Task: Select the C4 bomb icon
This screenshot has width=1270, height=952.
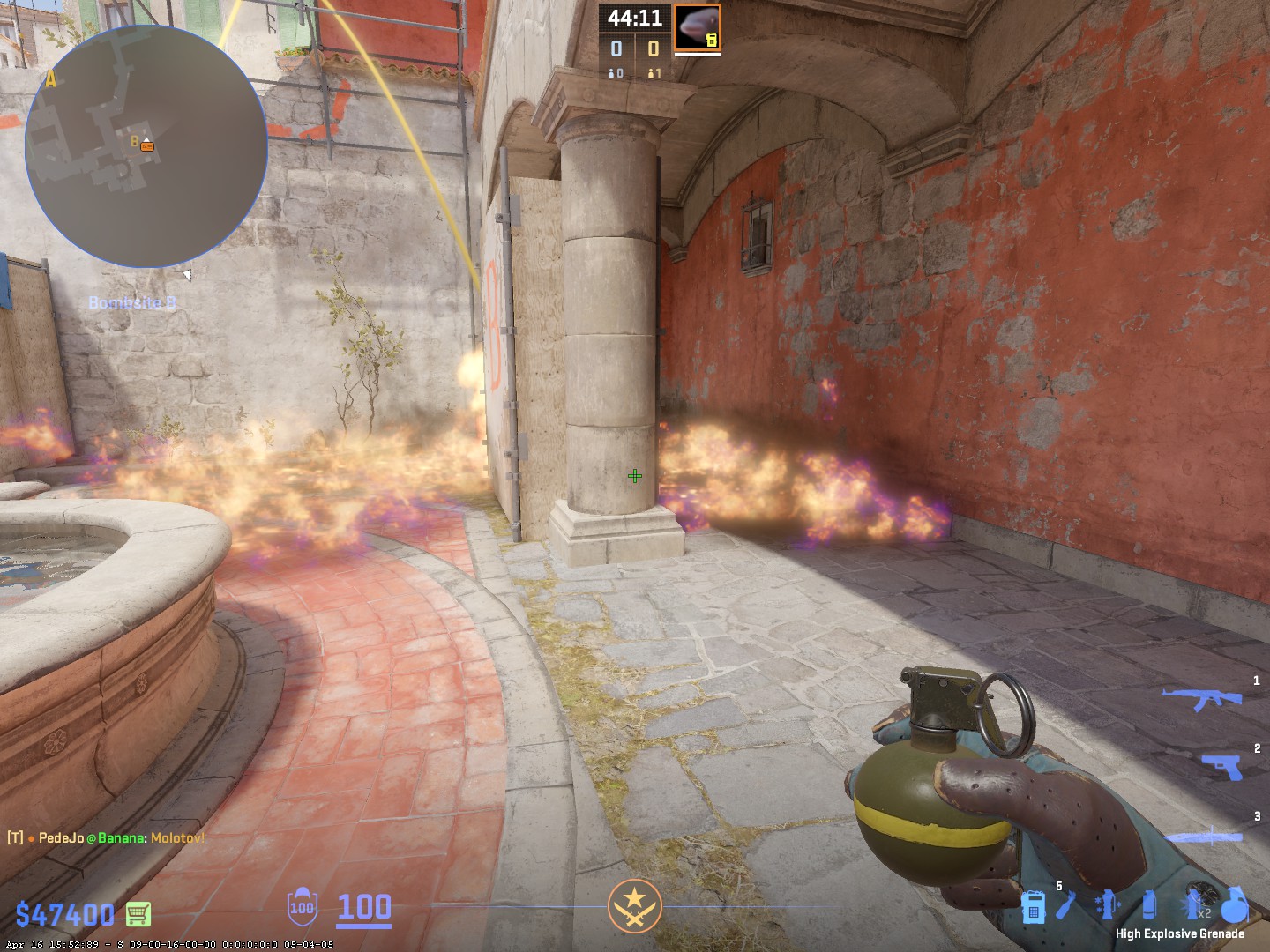Action: tap(1034, 906)
